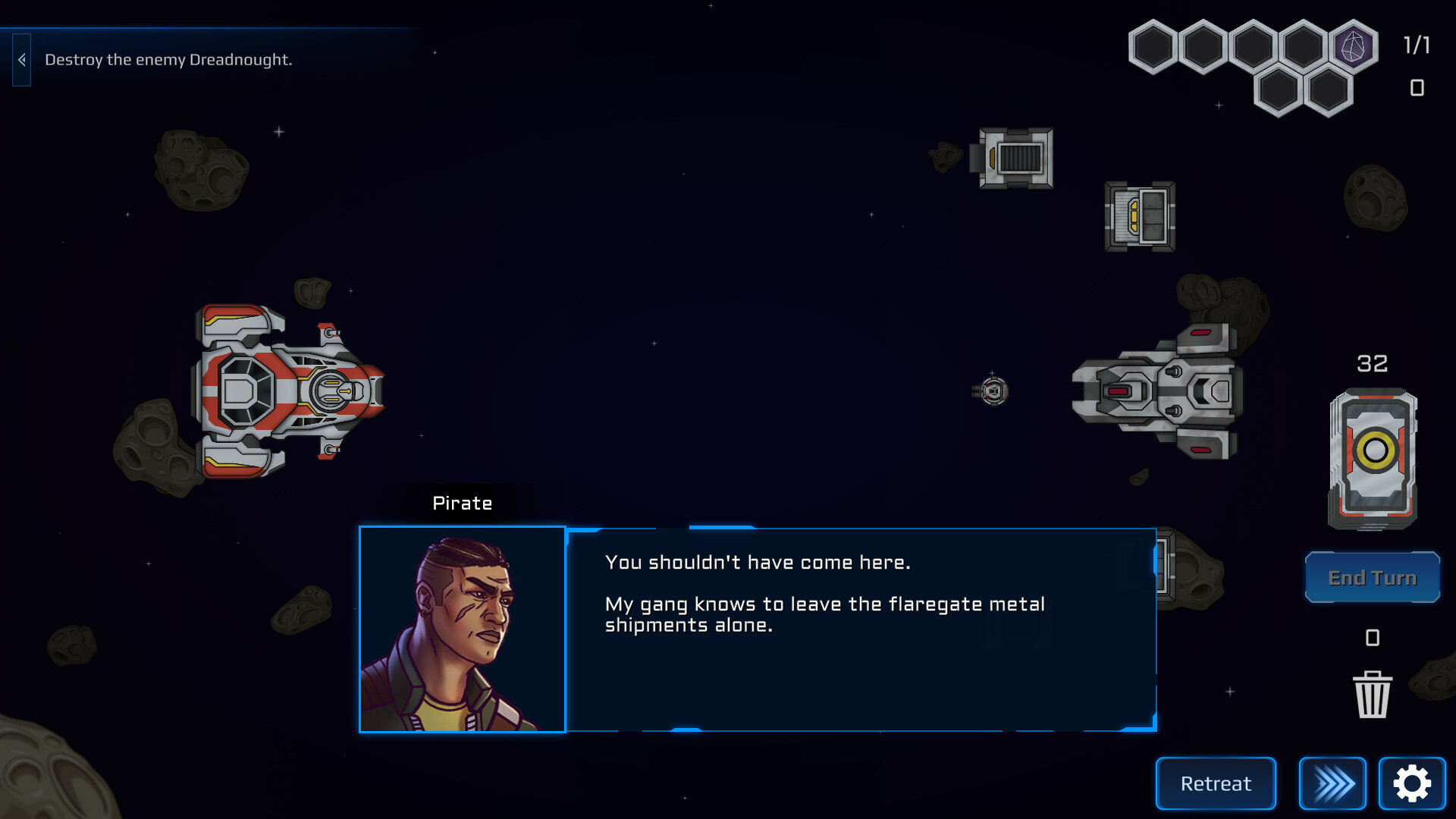Image resolution: width=1456 pixels, height=819 pixels.
Task: Open the 'Destroy the enemy Dreadnought' objective
Action: [168, 58]
